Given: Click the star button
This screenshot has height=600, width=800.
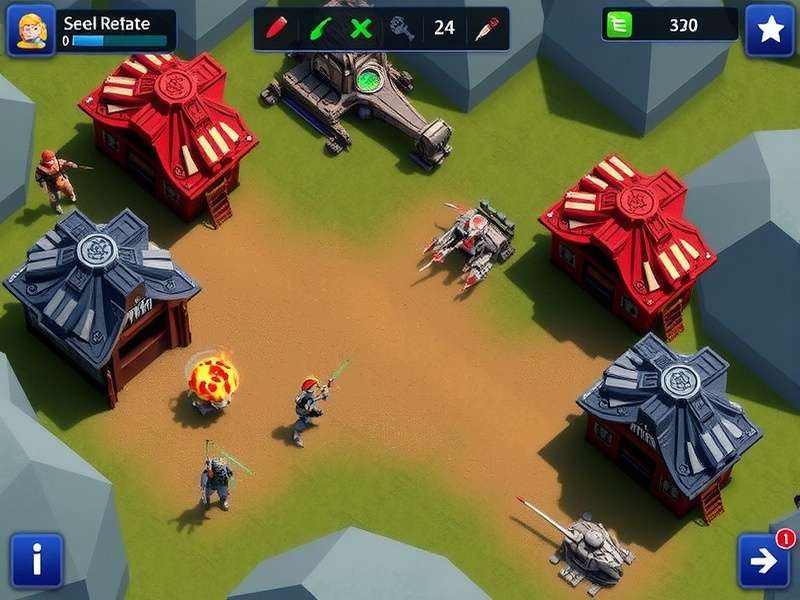Looking at the screenshot, I should [770, 31].
